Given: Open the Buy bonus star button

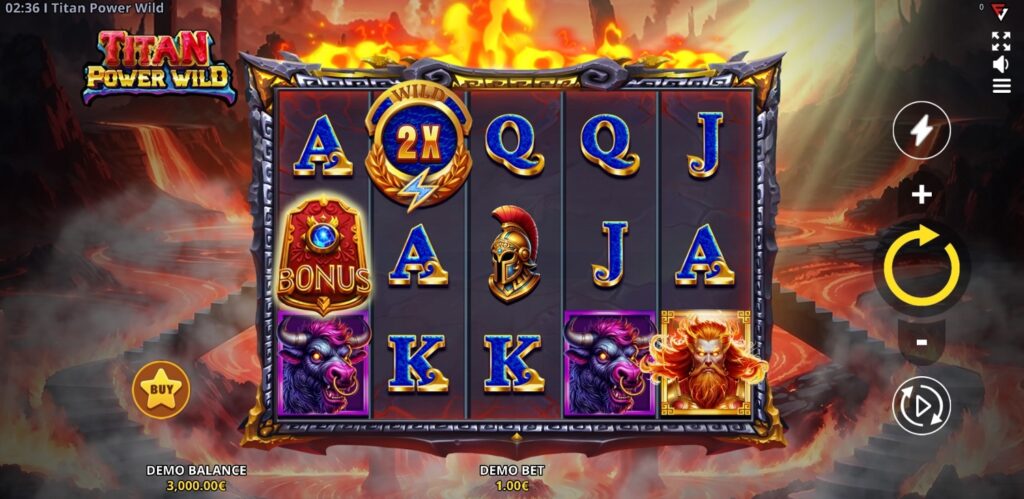Looking at the screenshot, I should [x=160, y=389].
